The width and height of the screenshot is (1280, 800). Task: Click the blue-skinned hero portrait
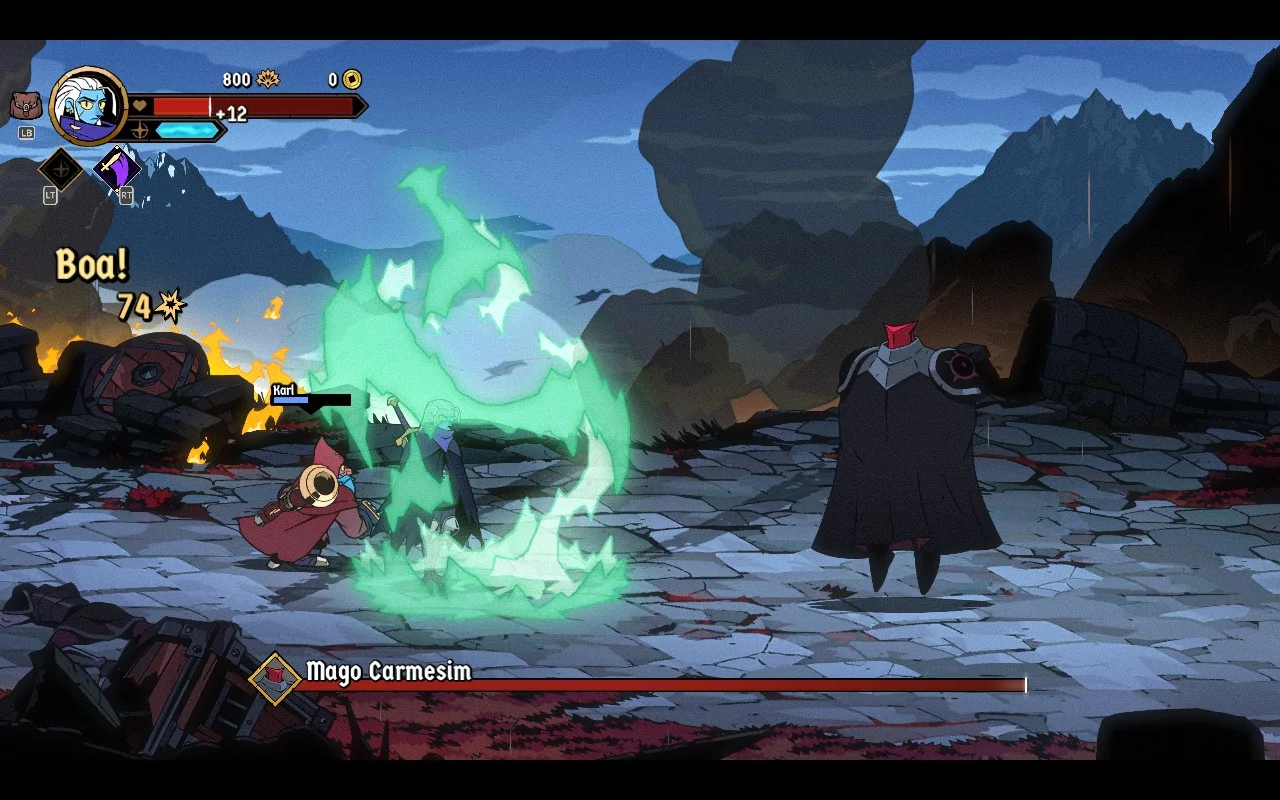coord(88,106)
